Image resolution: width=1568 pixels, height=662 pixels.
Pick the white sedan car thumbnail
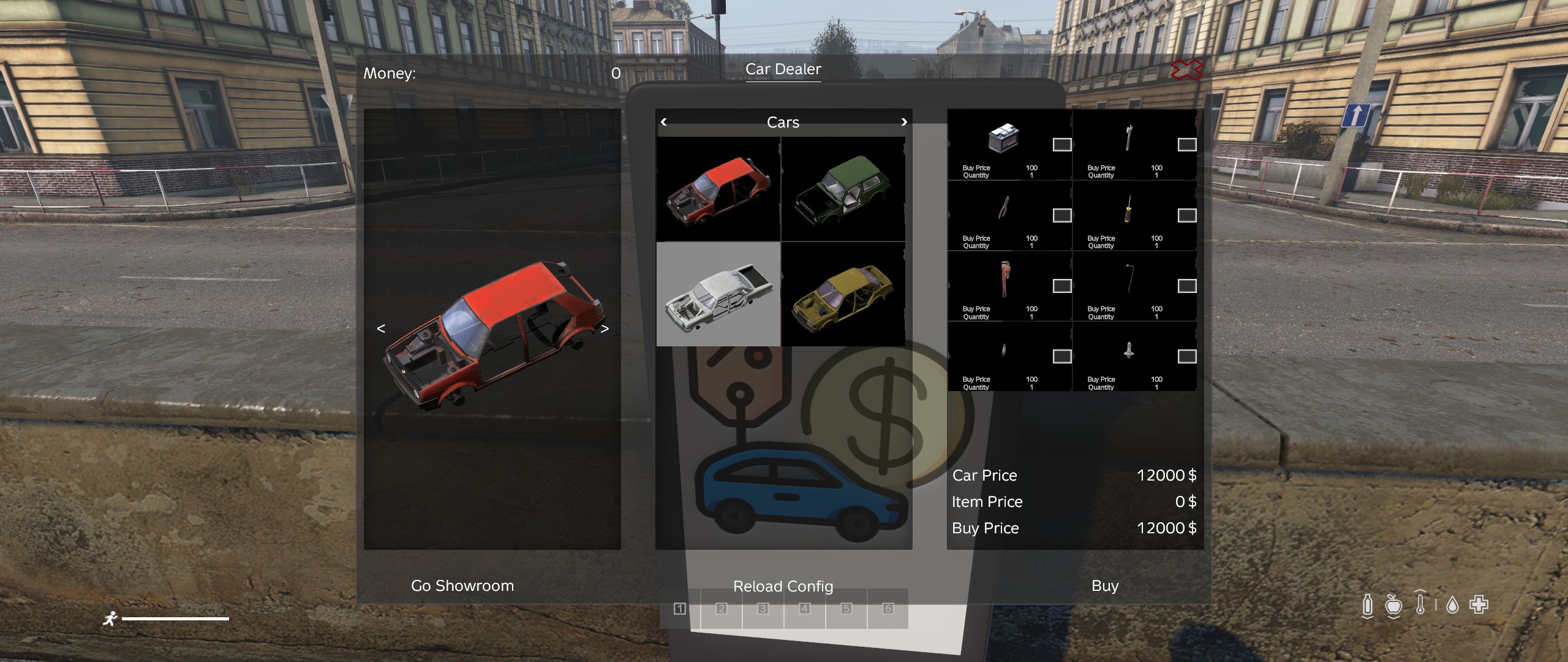(718, 294)
